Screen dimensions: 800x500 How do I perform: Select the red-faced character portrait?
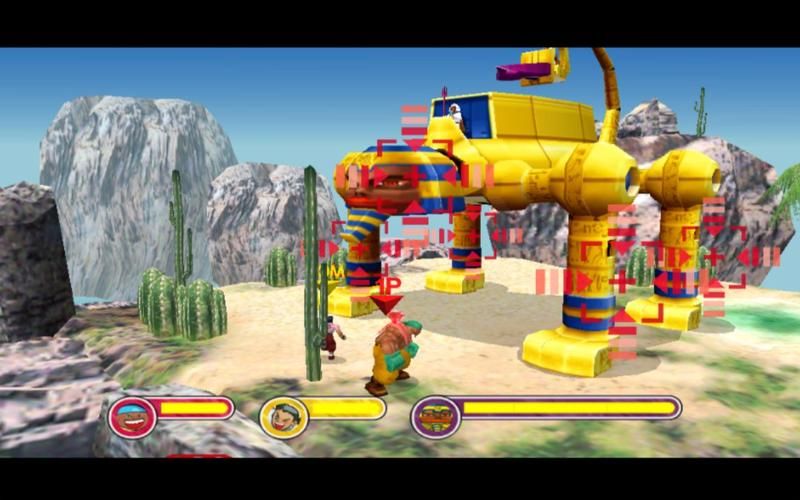131,416
